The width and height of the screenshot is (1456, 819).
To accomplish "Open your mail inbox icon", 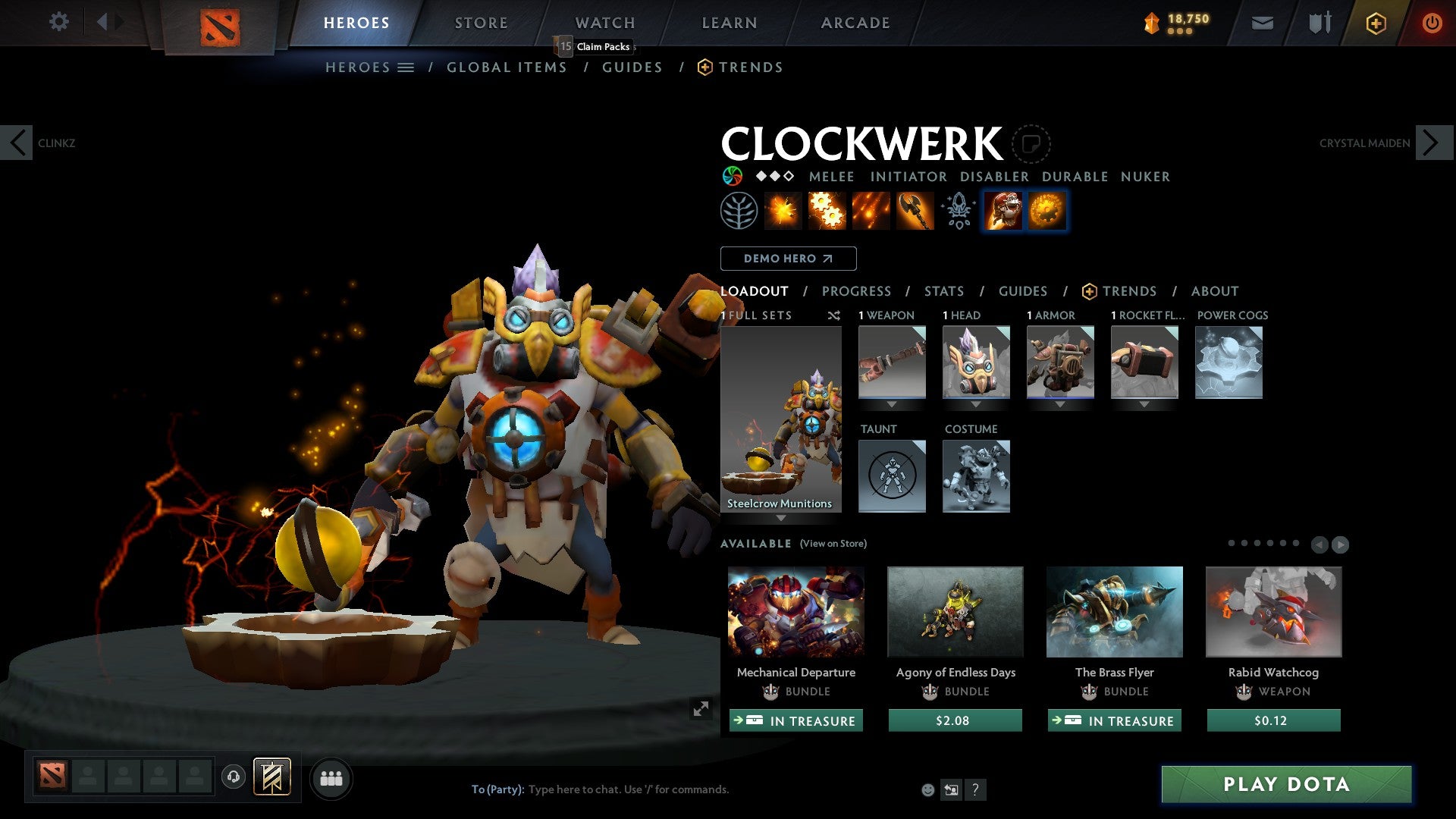I will click(x=1262, y=22).
